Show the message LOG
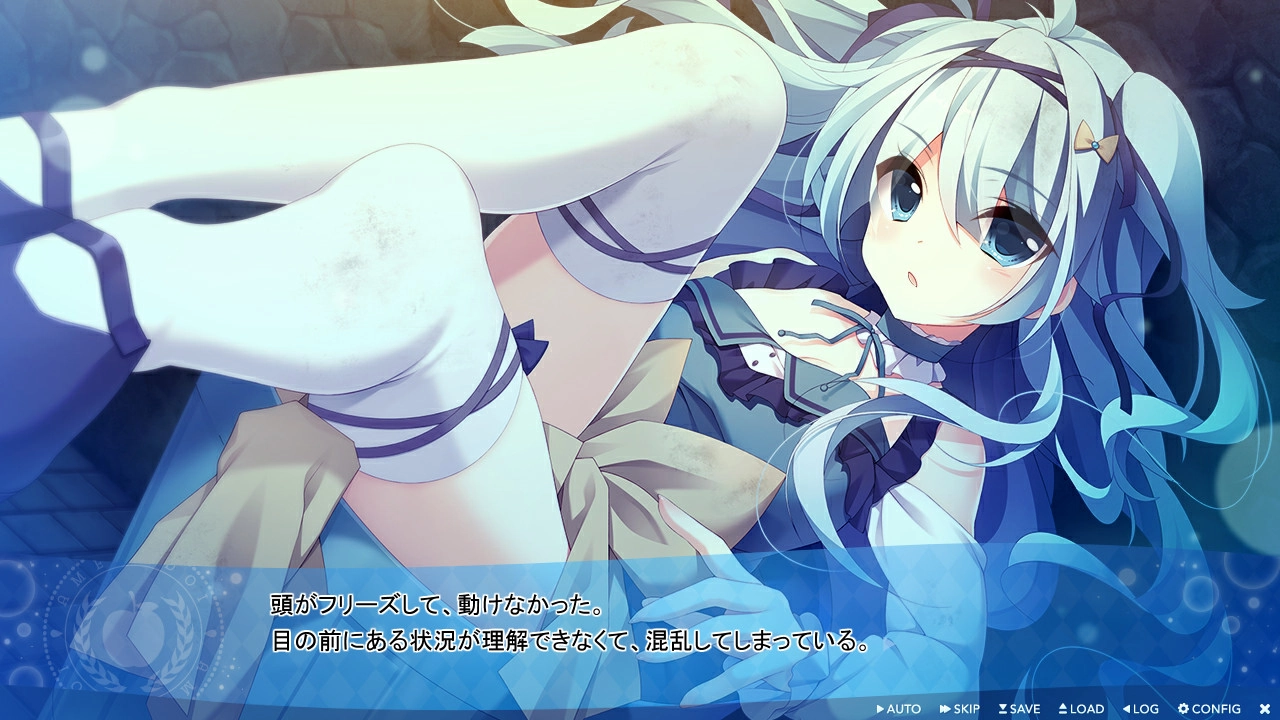 (1140, 709)
